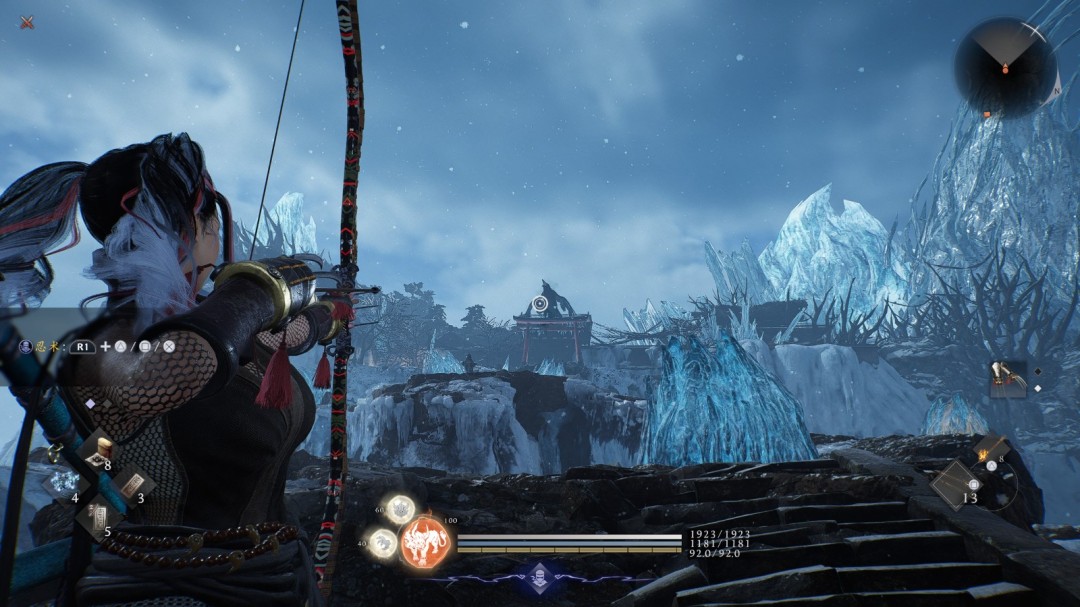Select the equipped claw weapon icon

(x=1008, y=379)
